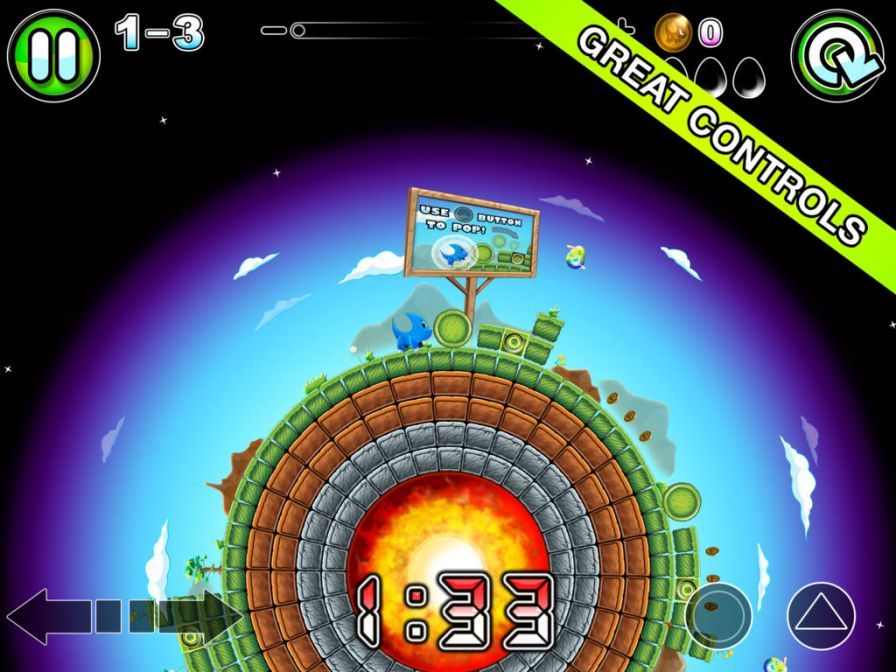896x672 pixels.
Task: Pause the game with the green button
Action: pyautogui.click(x=53, y=55)
